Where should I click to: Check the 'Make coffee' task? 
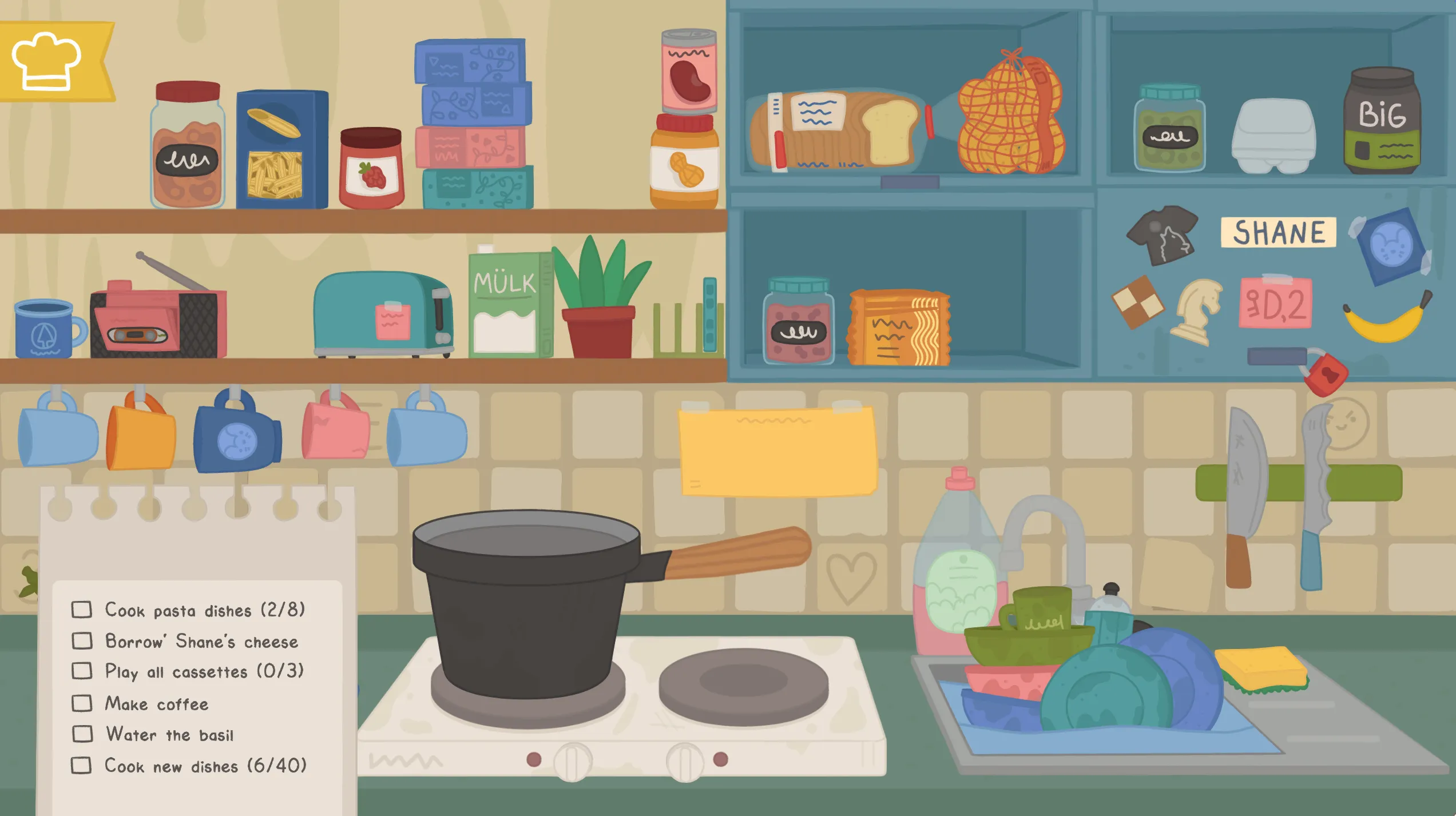pos(81,704)
